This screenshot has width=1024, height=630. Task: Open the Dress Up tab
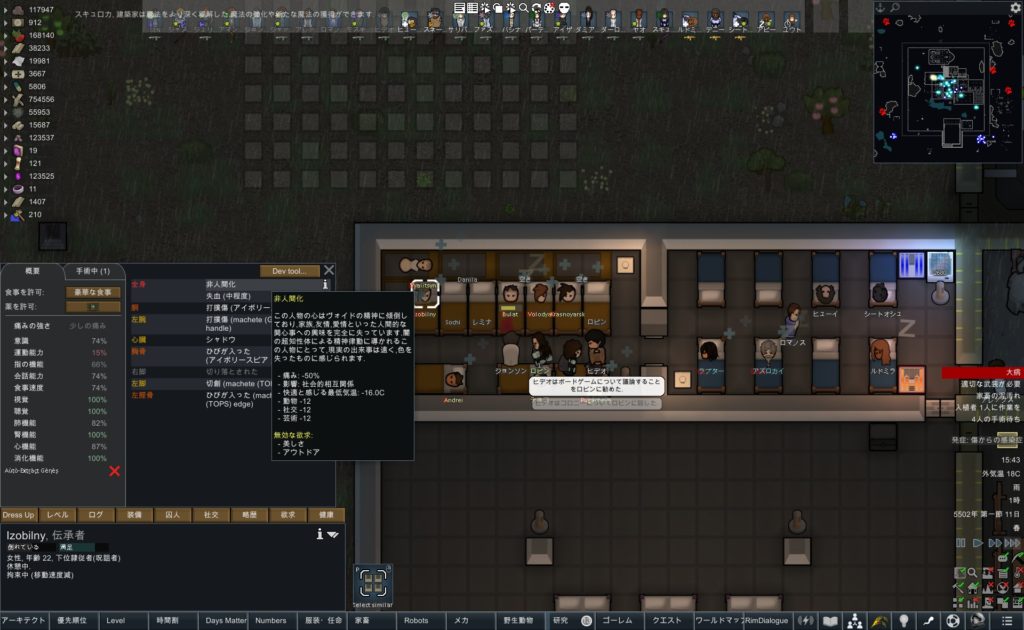tap(18, 515)
